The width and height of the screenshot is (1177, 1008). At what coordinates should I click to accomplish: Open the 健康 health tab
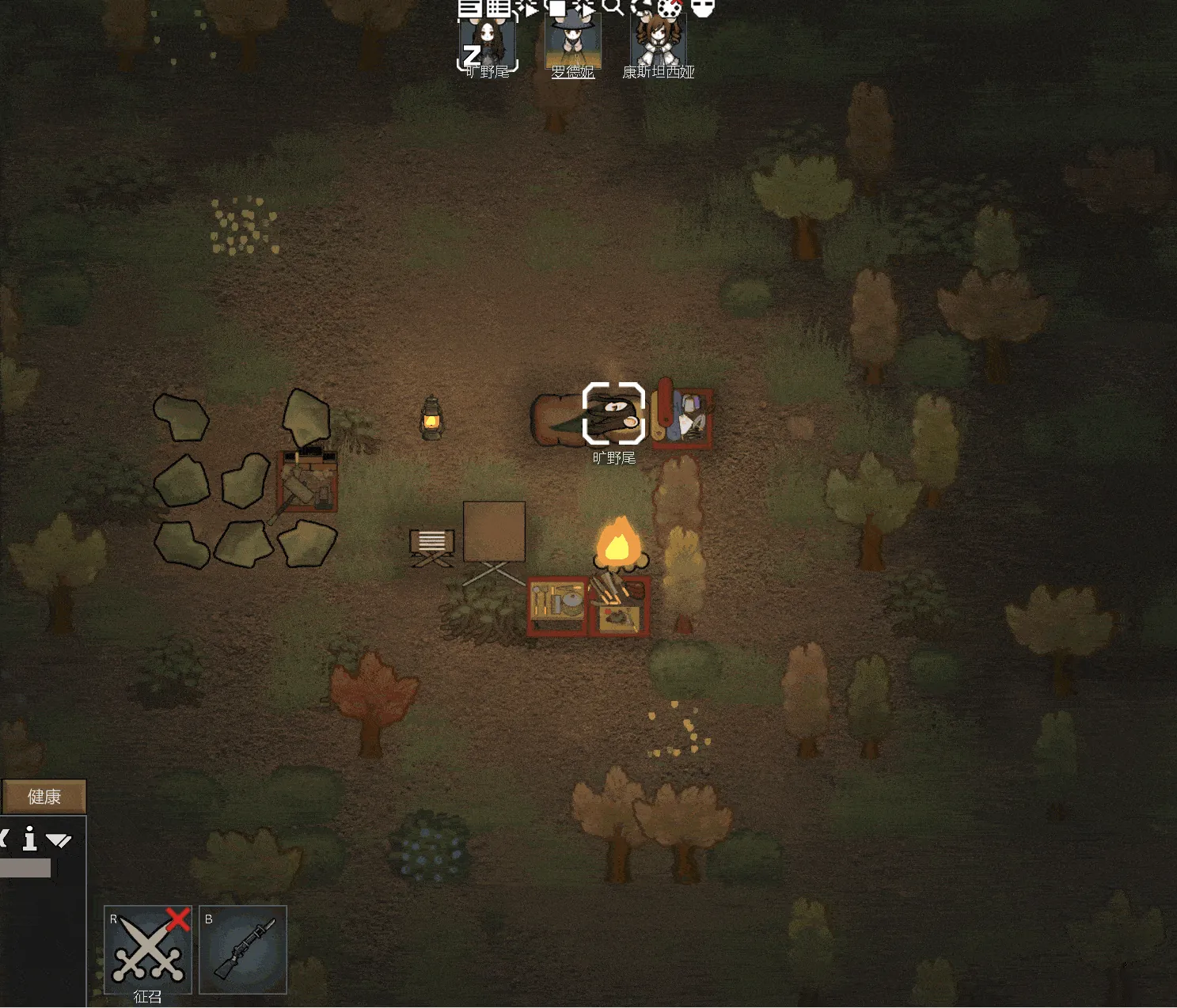(x=44, y=797)
